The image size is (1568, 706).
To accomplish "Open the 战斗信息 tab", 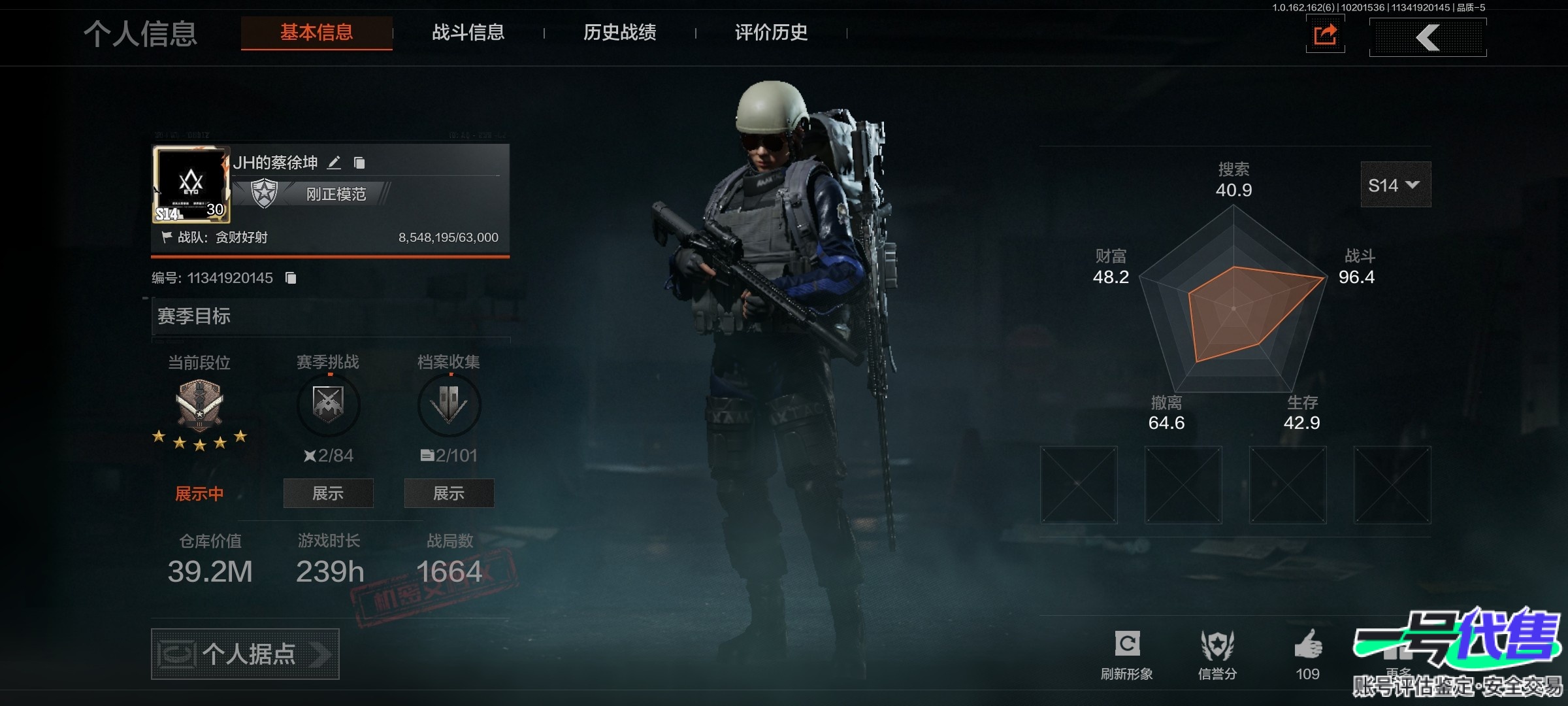I will pos(468,33).
